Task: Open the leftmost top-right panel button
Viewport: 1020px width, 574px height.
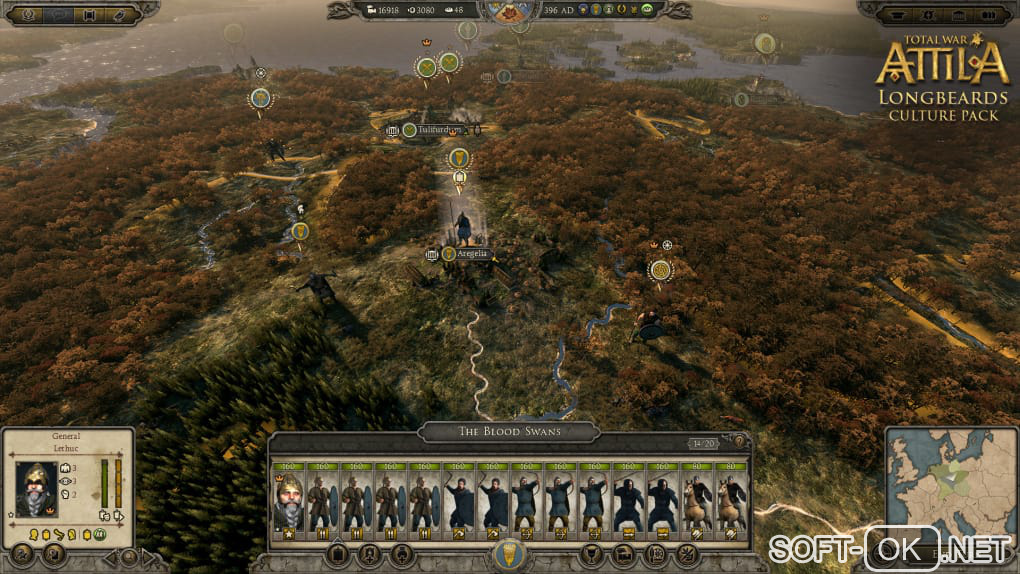Action: pos(896,15)
